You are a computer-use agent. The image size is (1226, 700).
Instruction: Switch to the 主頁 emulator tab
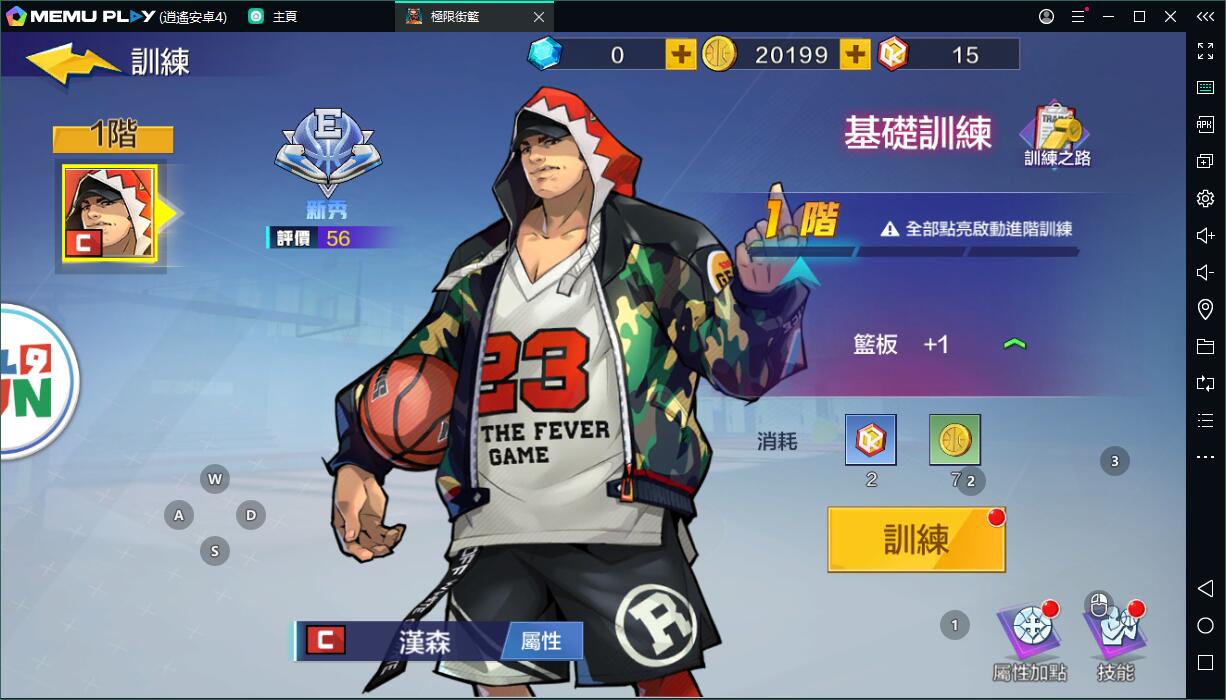pos(284,17)
